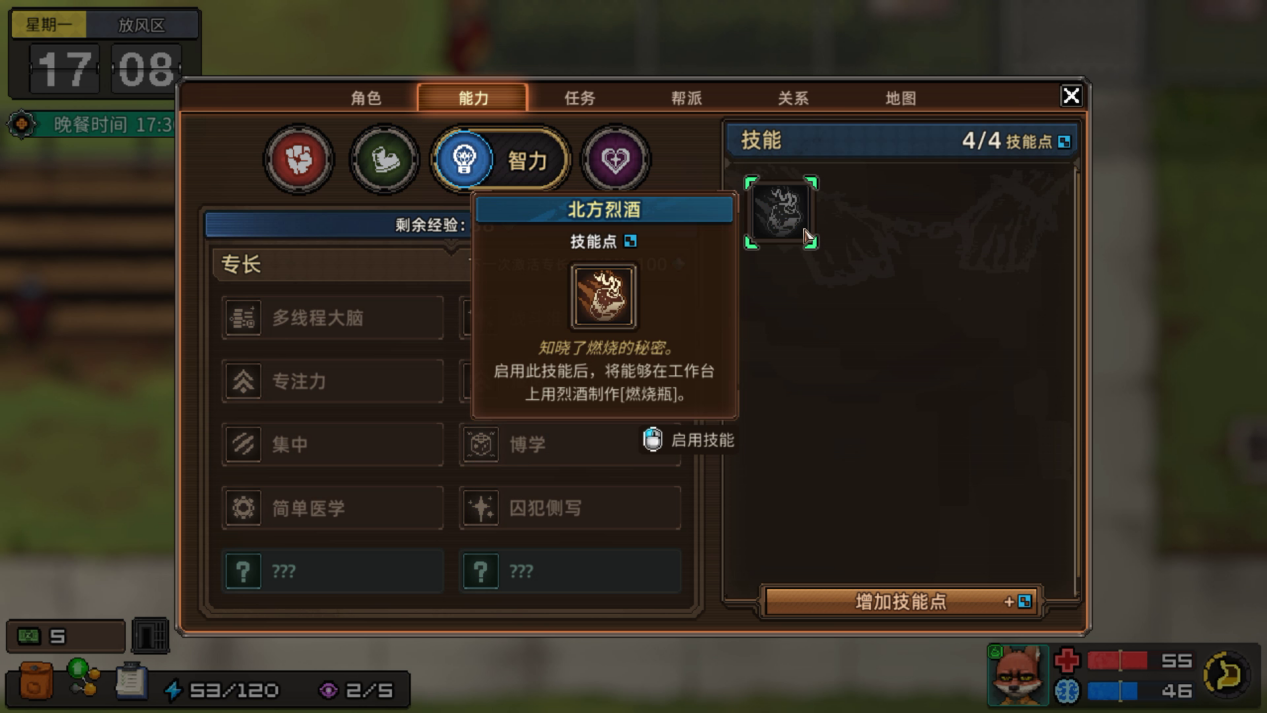Open the backpack icon in the bottom bar

click(x=36, y=681)
